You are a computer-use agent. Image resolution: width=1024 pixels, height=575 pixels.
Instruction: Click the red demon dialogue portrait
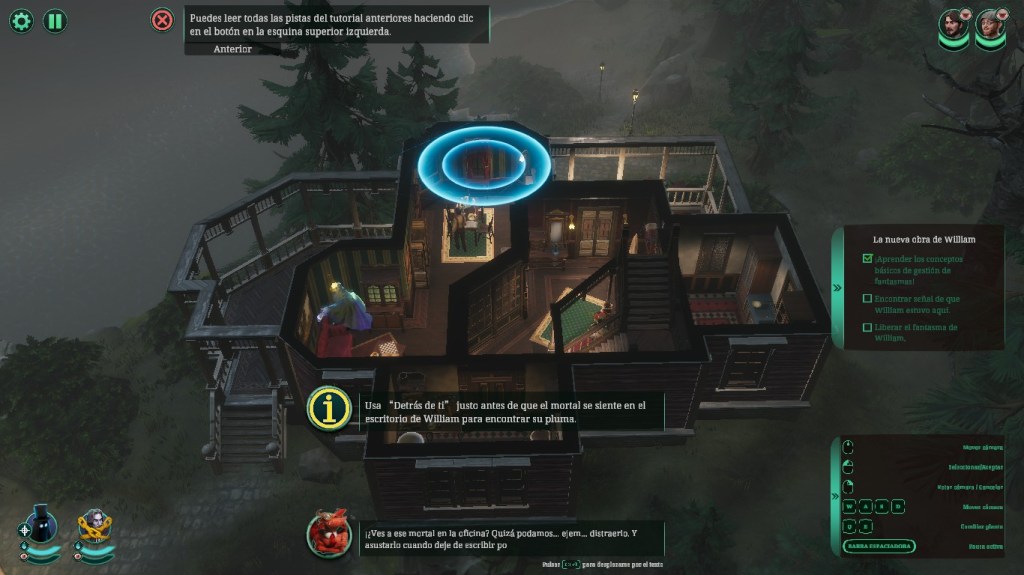point(328,534)
